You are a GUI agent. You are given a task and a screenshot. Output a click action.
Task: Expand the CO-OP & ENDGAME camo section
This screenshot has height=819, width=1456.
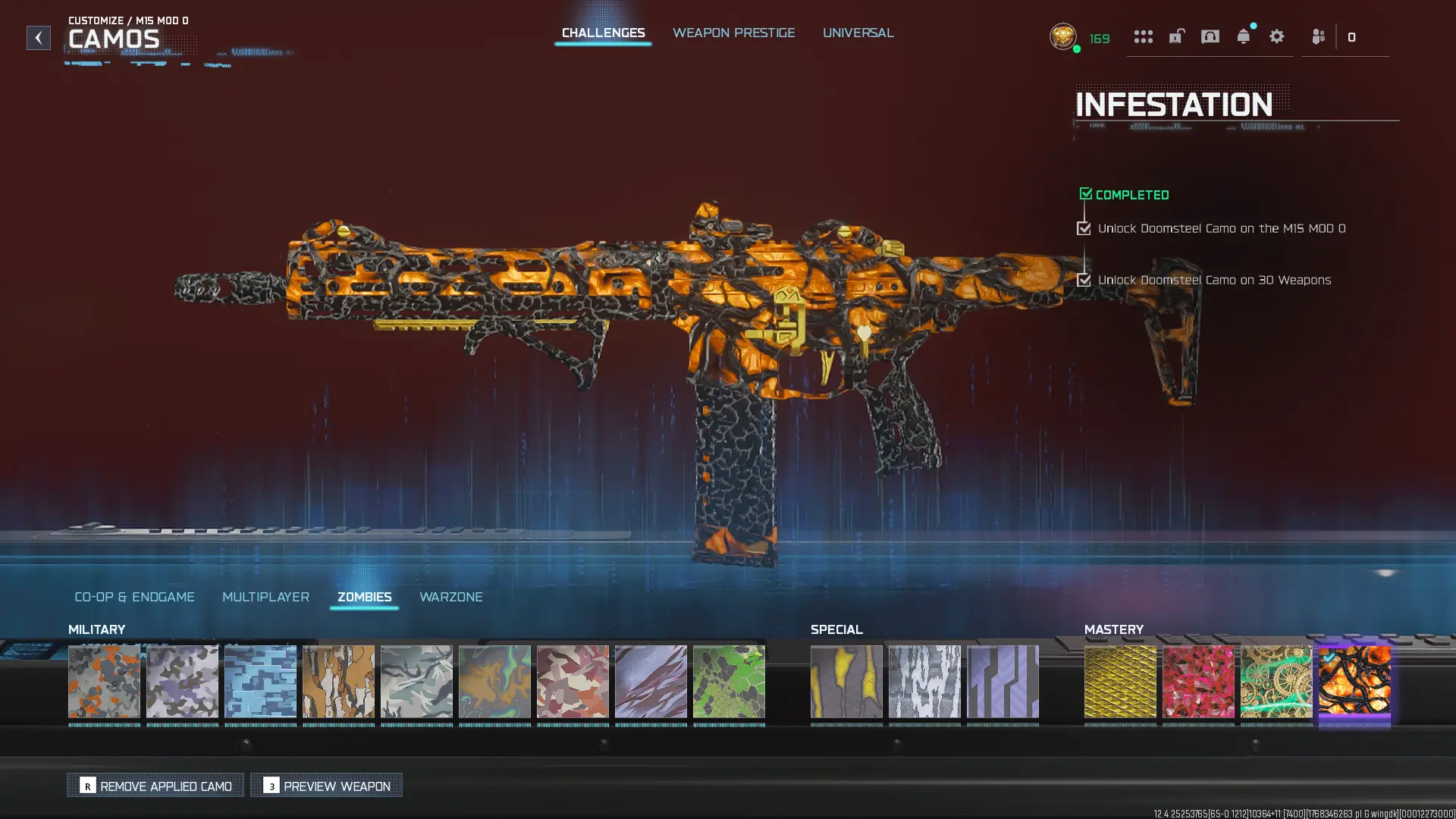[x=134, y=597]
